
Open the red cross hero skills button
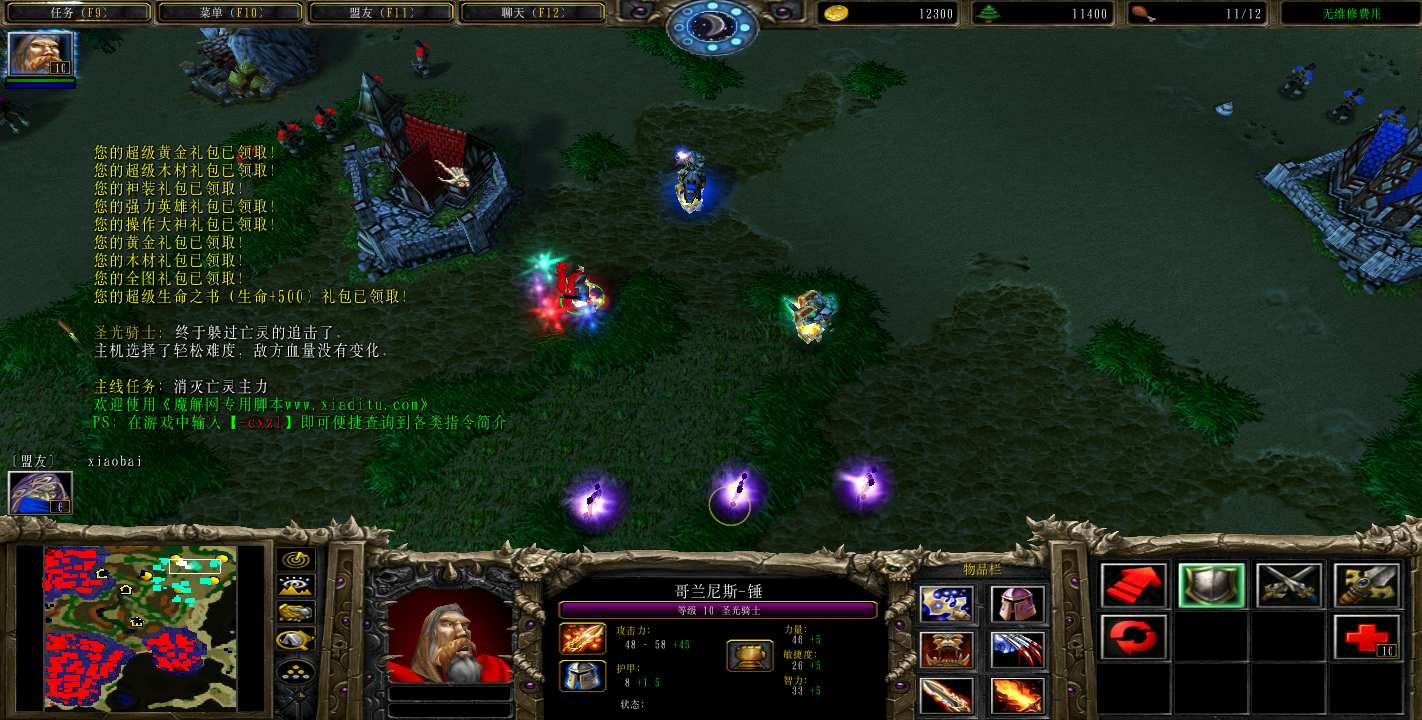1366,637
